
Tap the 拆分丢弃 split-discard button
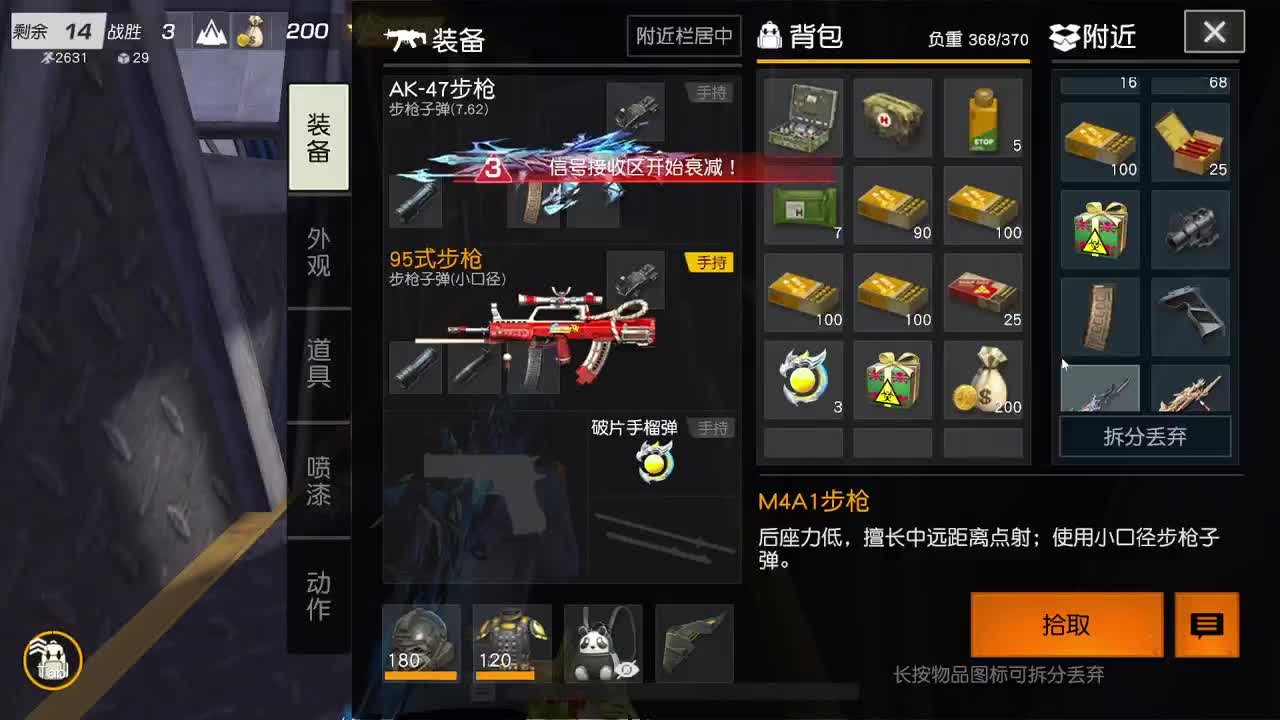pos(1144,437)
